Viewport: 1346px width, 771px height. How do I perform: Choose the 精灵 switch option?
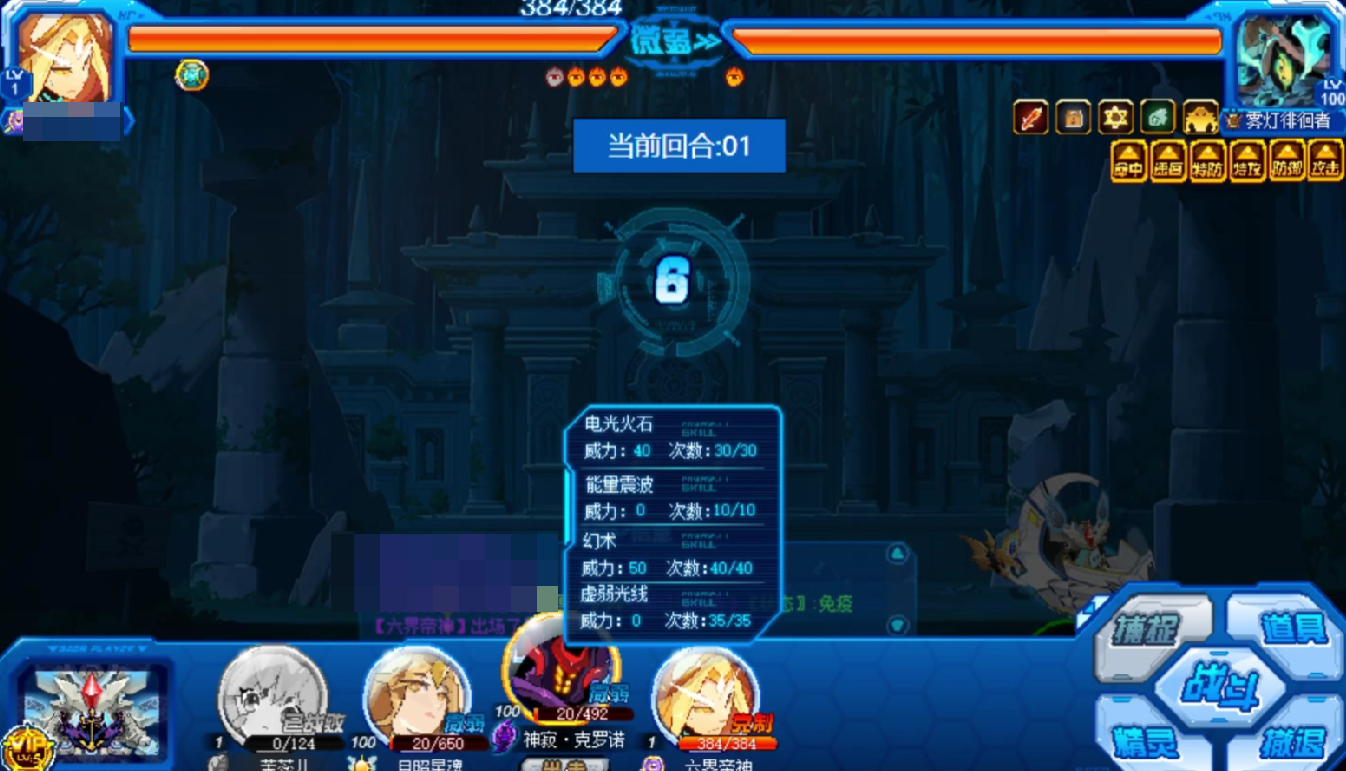pos(1146,742)
